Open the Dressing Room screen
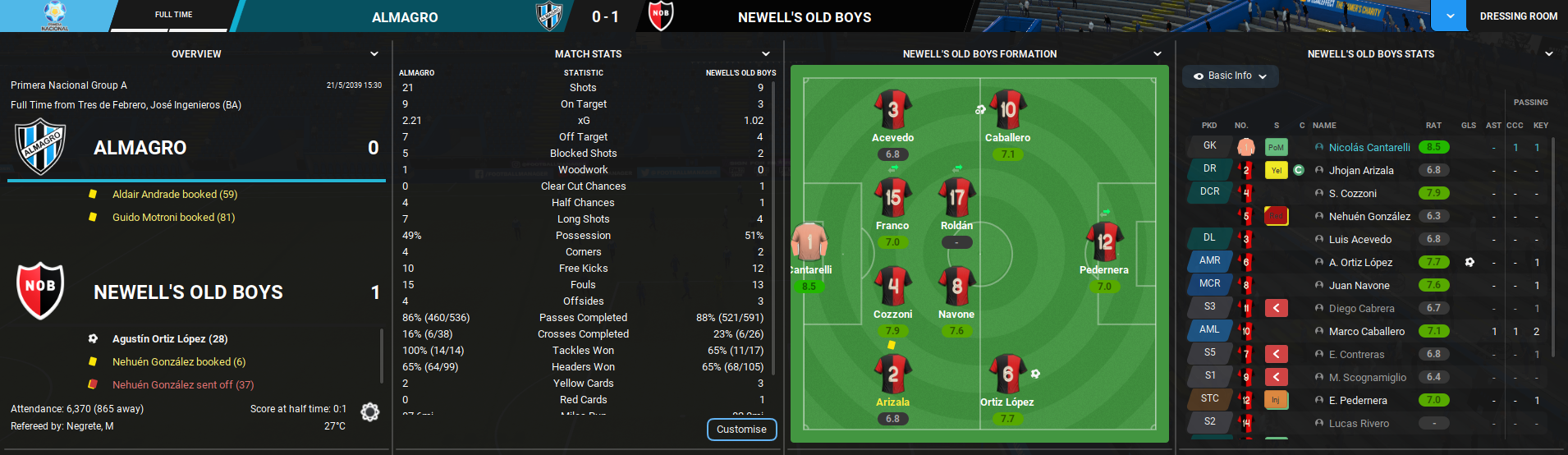Image resolution: width=1568 pixels, height=455 pixels. tap(1518, 16)
